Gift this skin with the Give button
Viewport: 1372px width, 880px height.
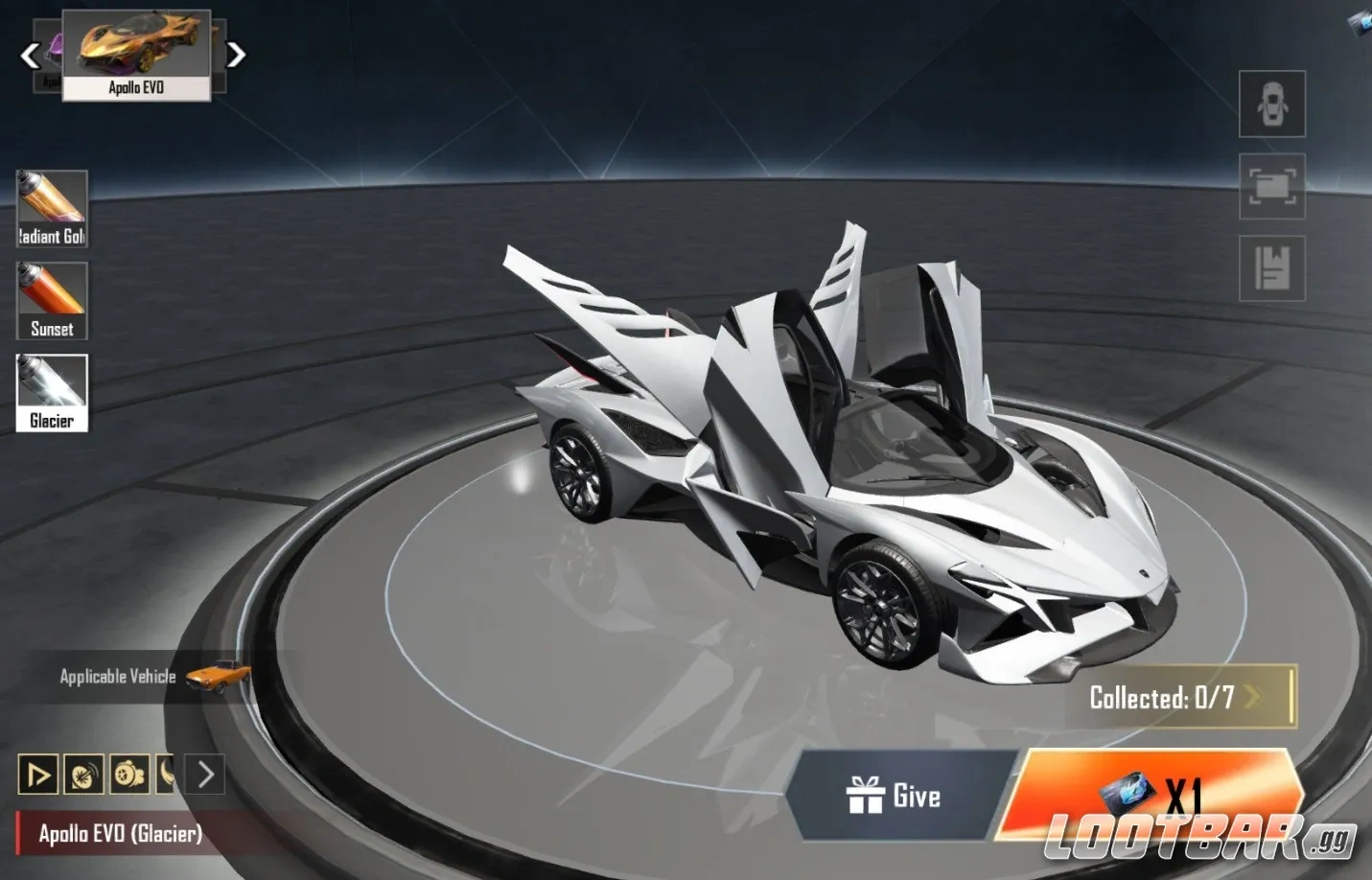coord(894,796)
